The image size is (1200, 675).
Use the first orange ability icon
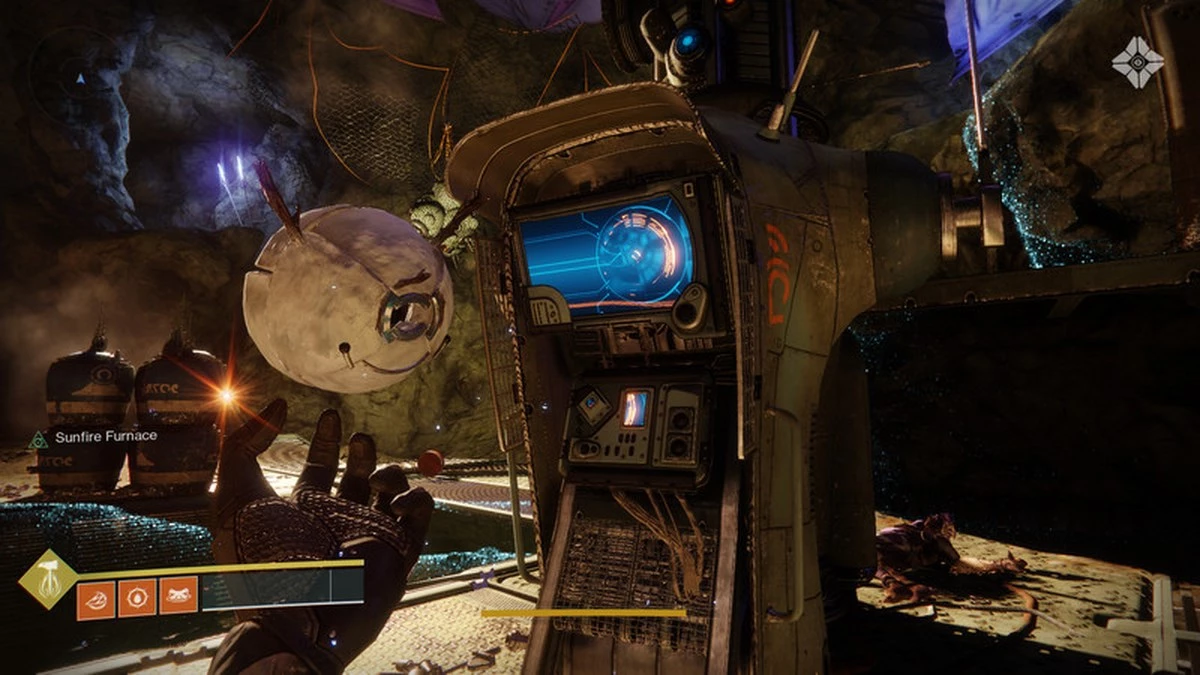pyautogui.click(x=96, y=599)
